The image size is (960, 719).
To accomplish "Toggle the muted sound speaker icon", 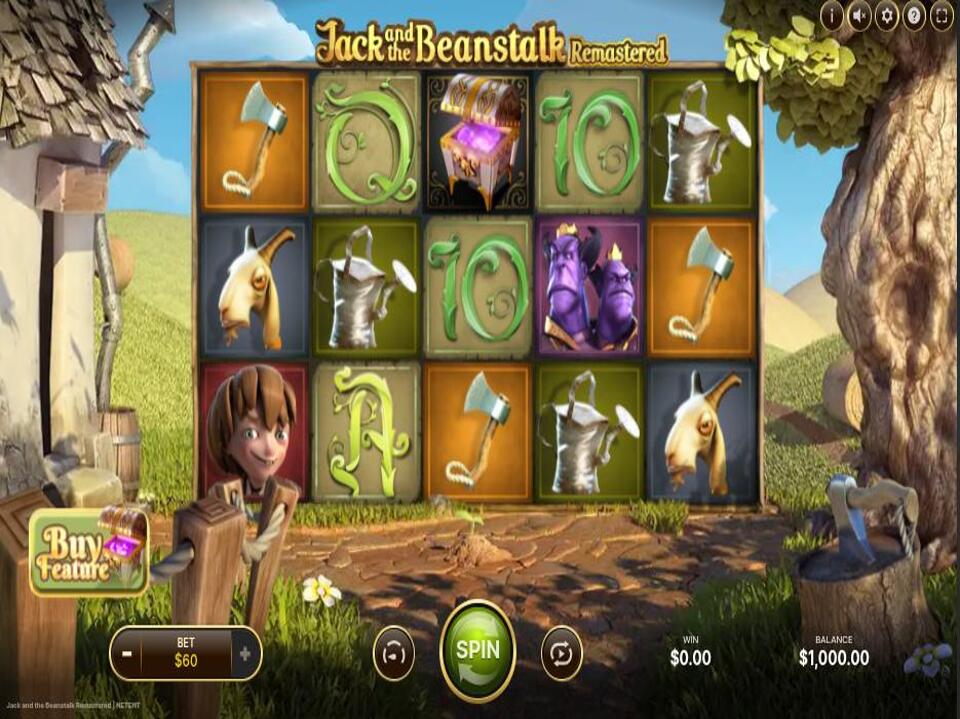I will [859, 15].
